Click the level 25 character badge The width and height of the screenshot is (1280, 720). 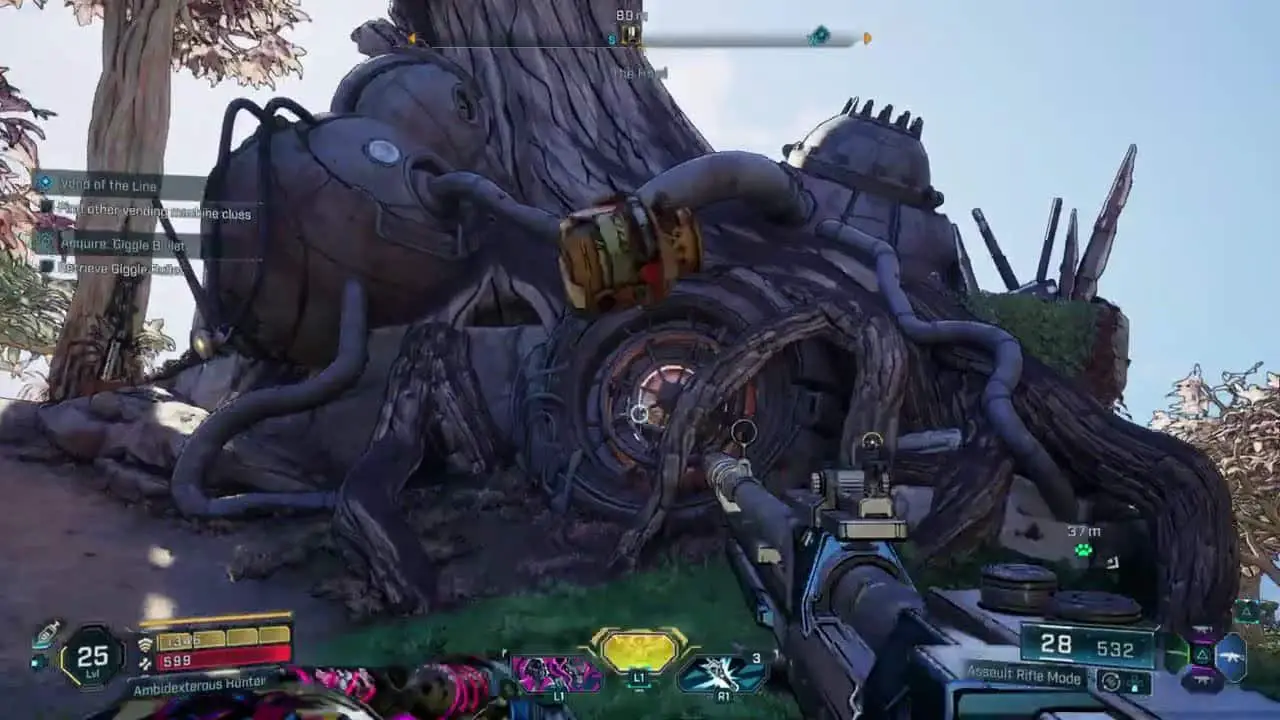click(92, 657)
